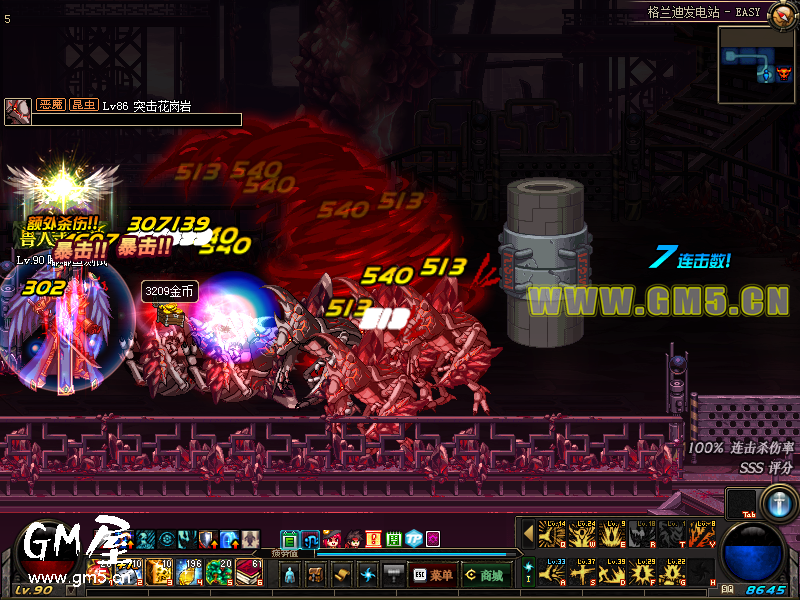Open the blue character silhouette icon
Image resolution: width=800 pixels, height=600 pixels.
coord(289,575)
